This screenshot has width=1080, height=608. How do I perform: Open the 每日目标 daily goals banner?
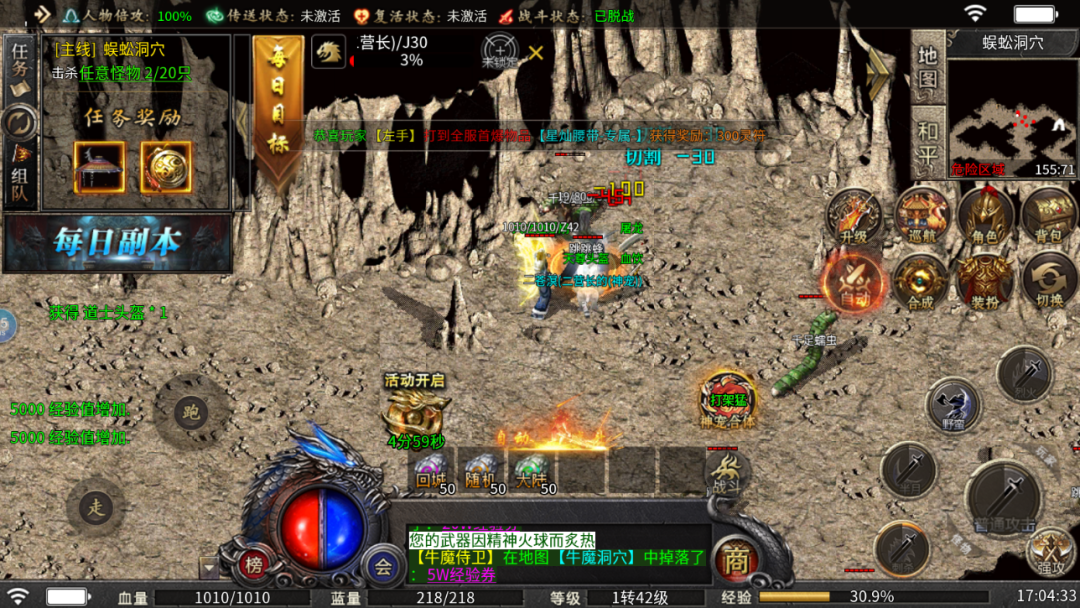coord(278,112)
